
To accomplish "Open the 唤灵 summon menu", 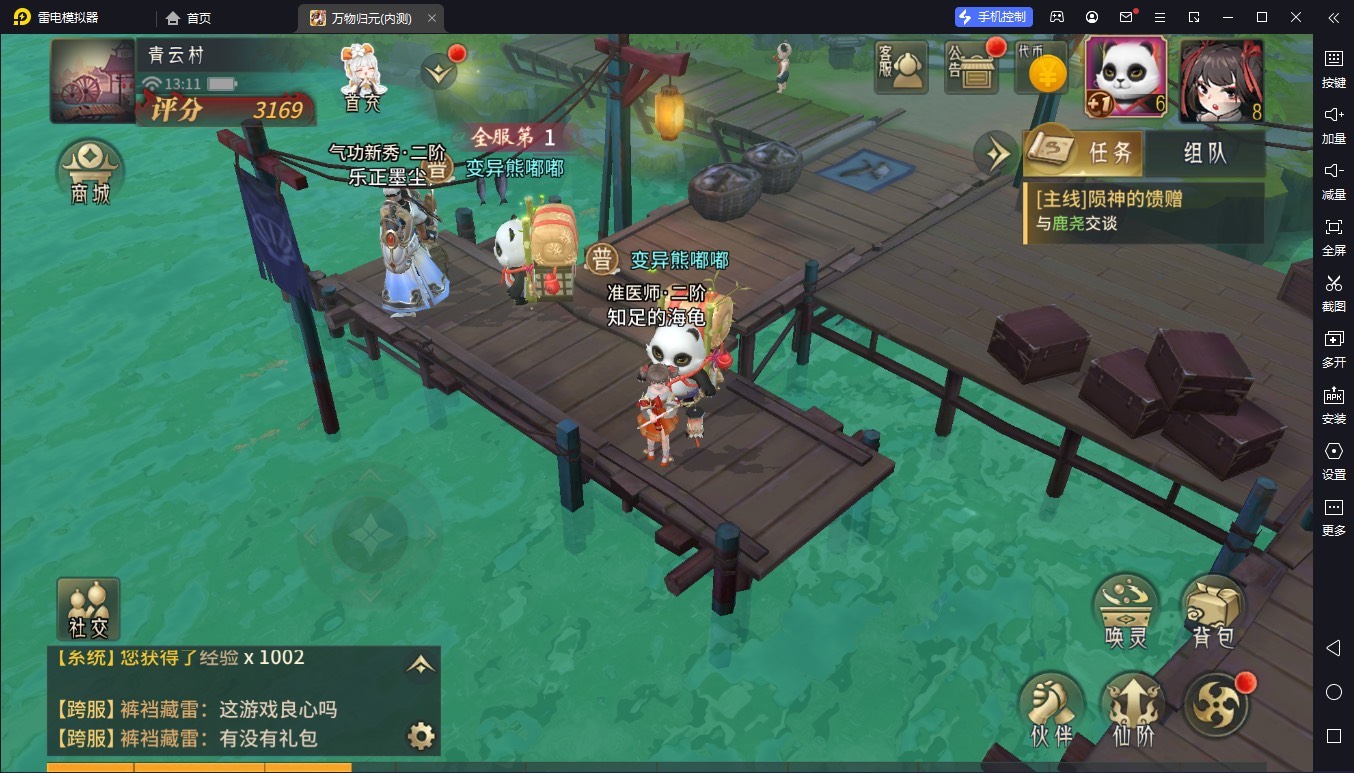I will coord(1128,610).
